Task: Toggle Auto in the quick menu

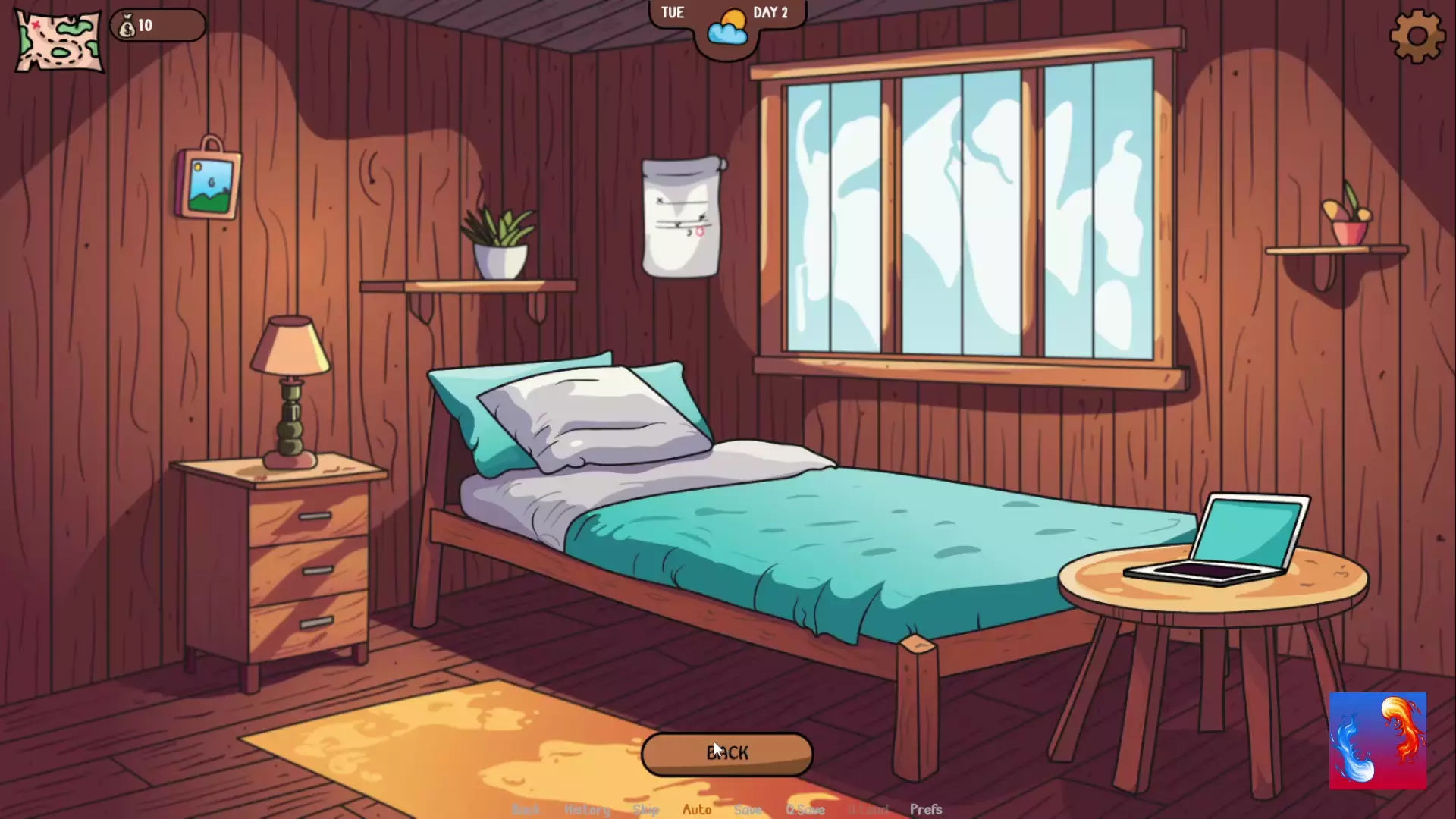Action: [x=697, y=809]
